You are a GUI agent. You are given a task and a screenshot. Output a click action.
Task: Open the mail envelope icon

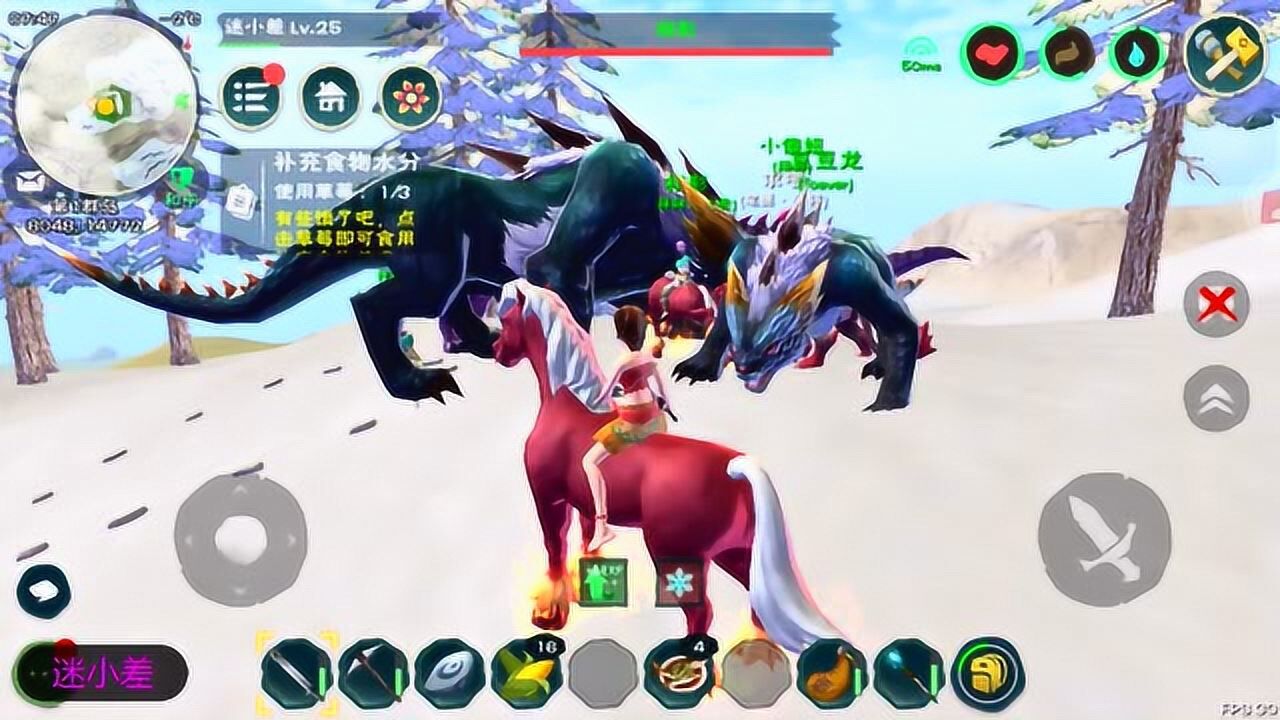point(29,182)
